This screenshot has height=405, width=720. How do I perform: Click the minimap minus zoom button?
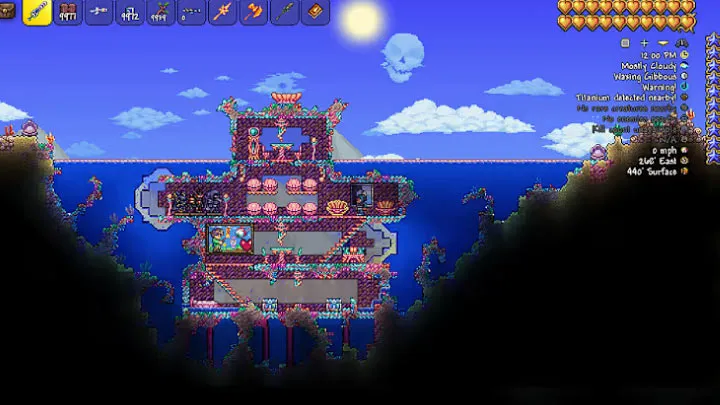pos(663,43)
